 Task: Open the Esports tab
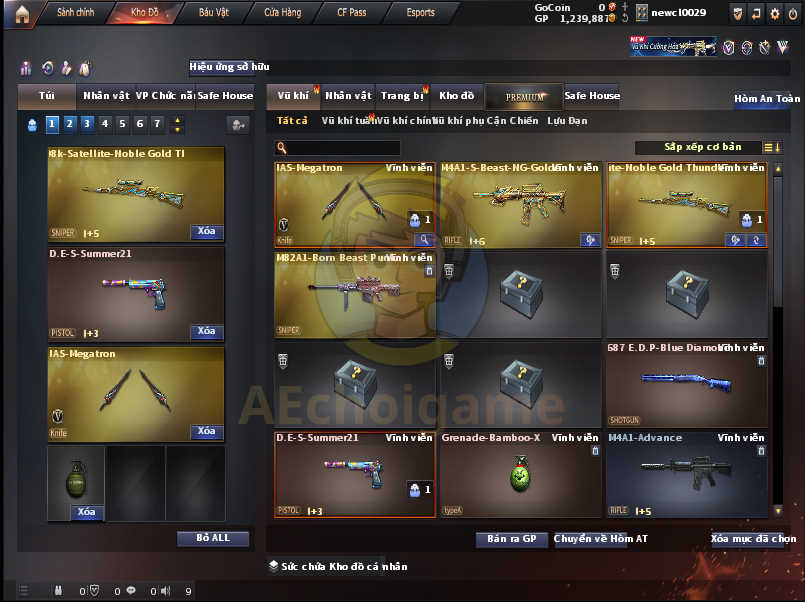(420, 13)
